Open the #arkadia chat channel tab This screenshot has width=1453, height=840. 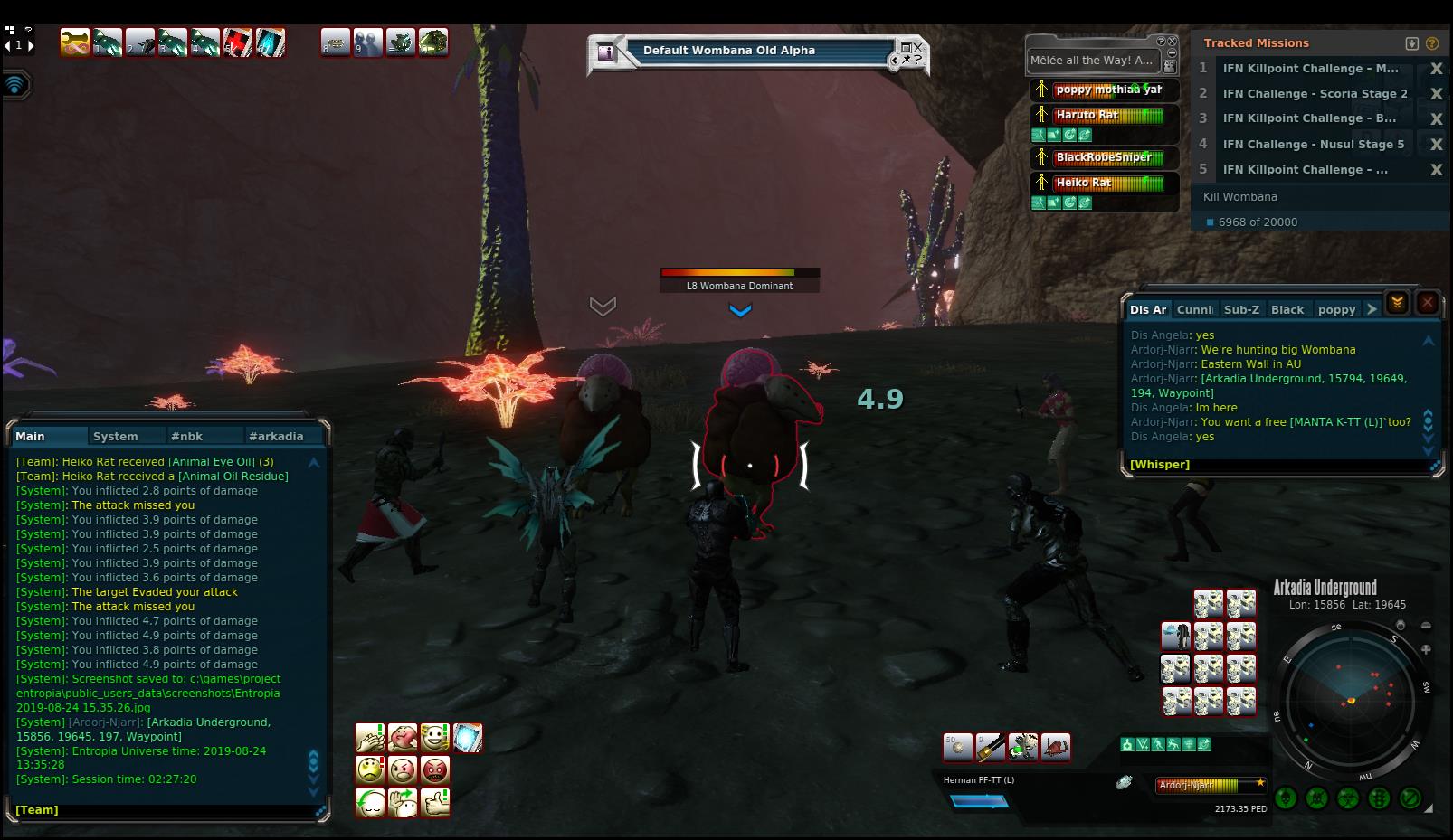pyautogui.click(x=276, y=436)
